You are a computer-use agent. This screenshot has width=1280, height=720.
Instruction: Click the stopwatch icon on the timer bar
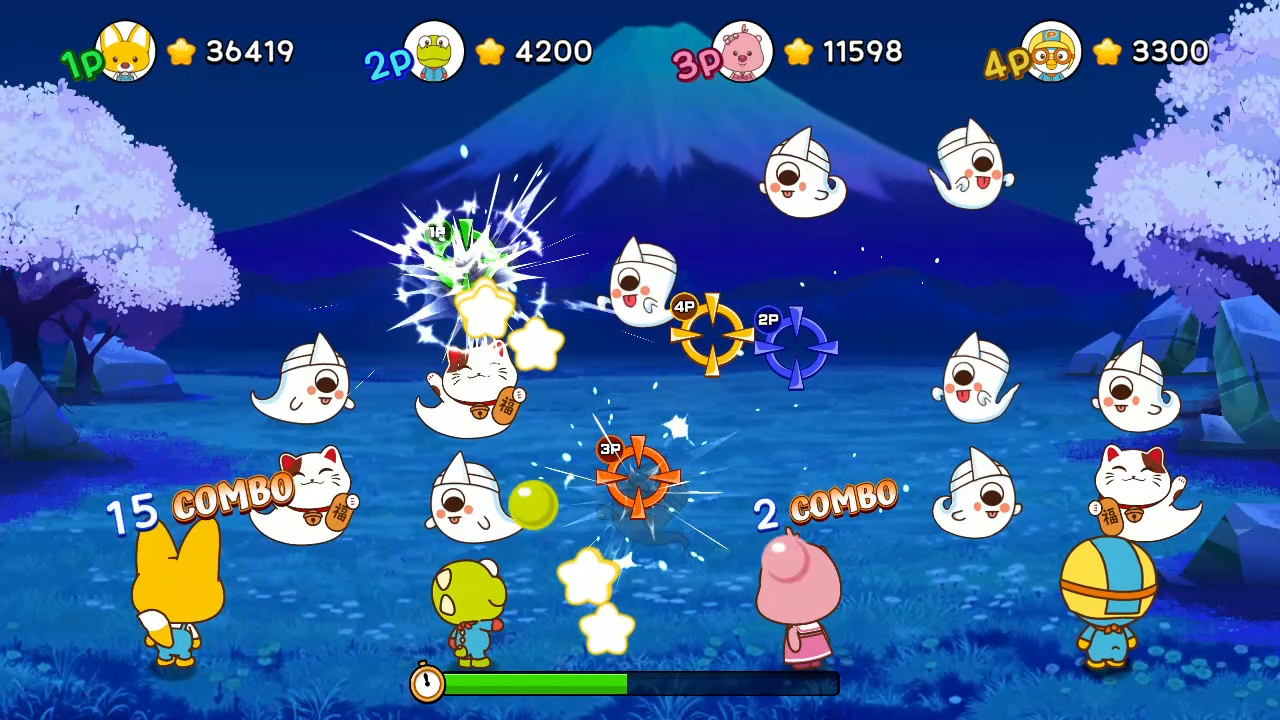coord(428,684)
